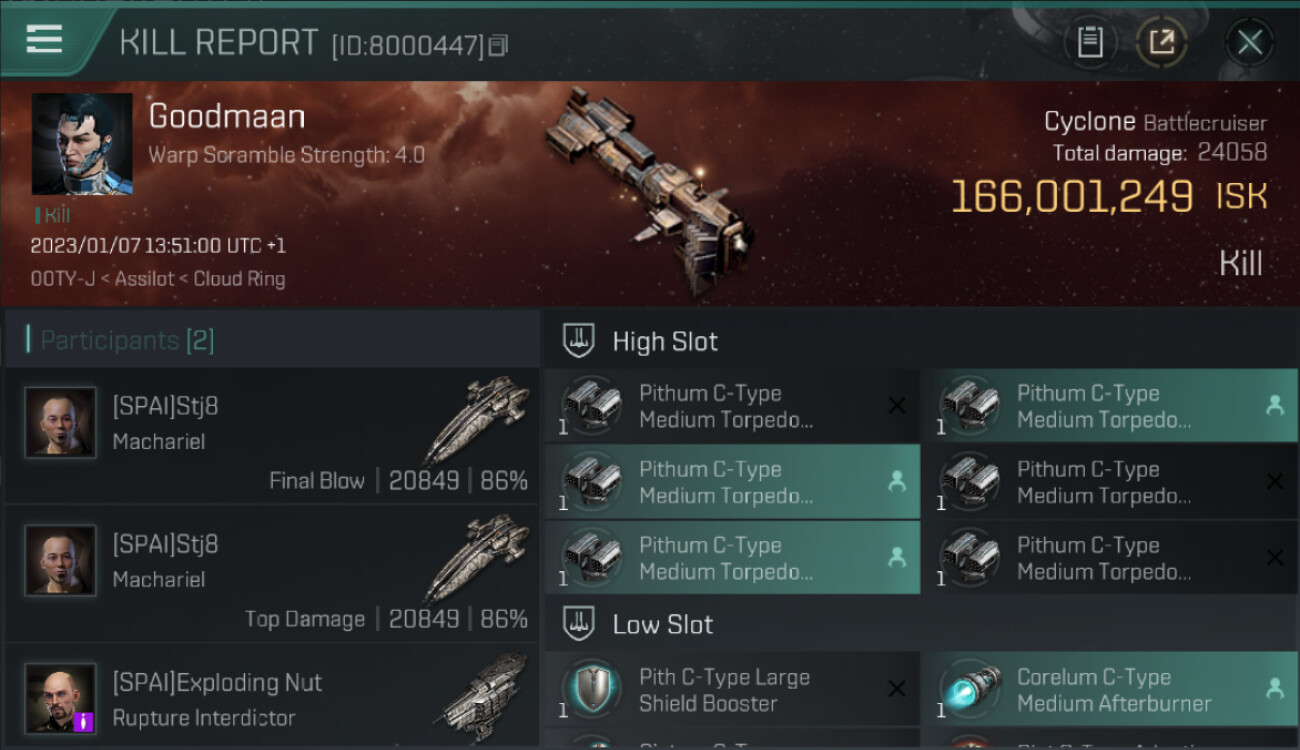Select Stj8's Final Blow participant row

coord(272,436)
